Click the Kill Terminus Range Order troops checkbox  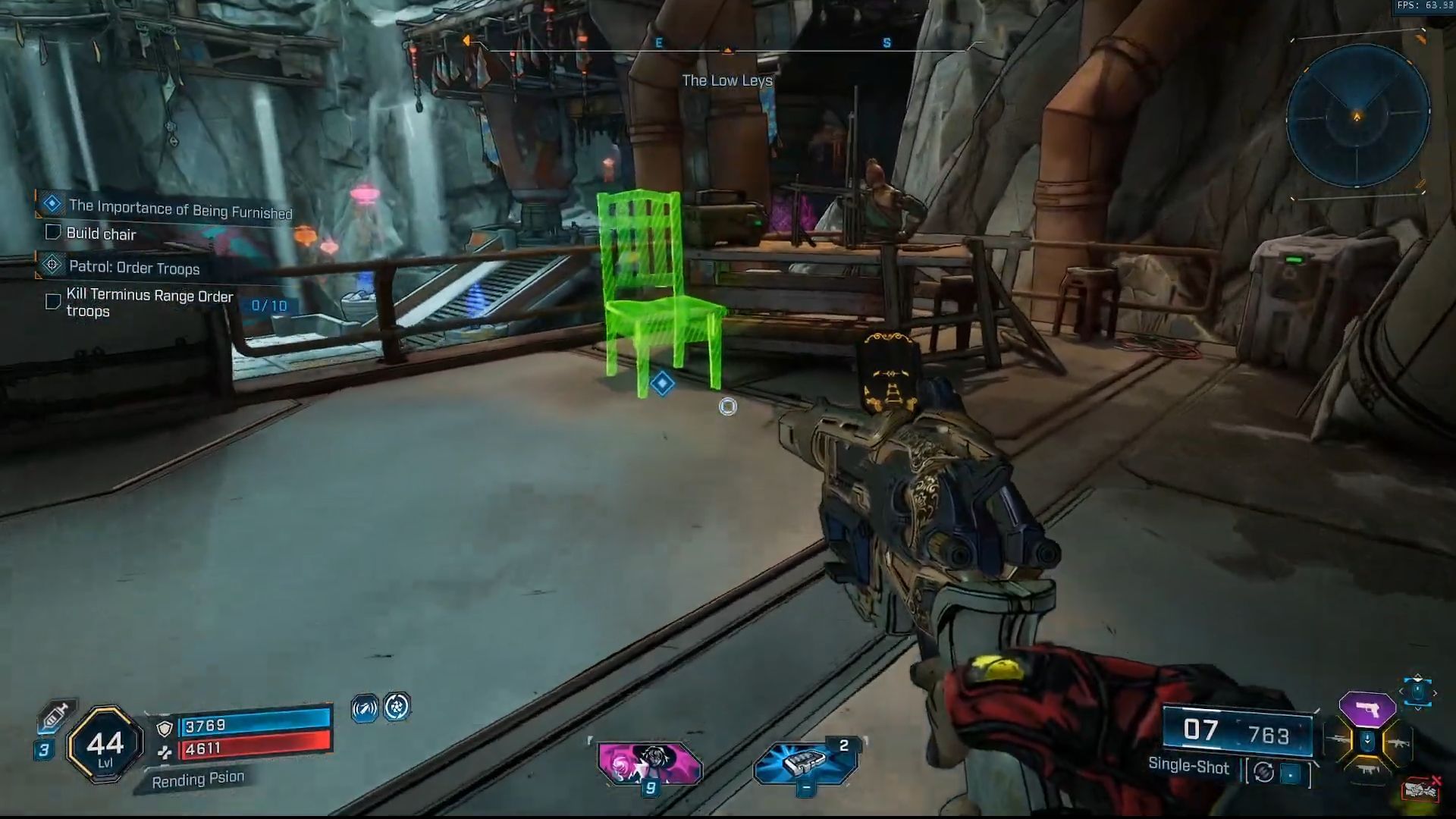(x=53, y=302)
